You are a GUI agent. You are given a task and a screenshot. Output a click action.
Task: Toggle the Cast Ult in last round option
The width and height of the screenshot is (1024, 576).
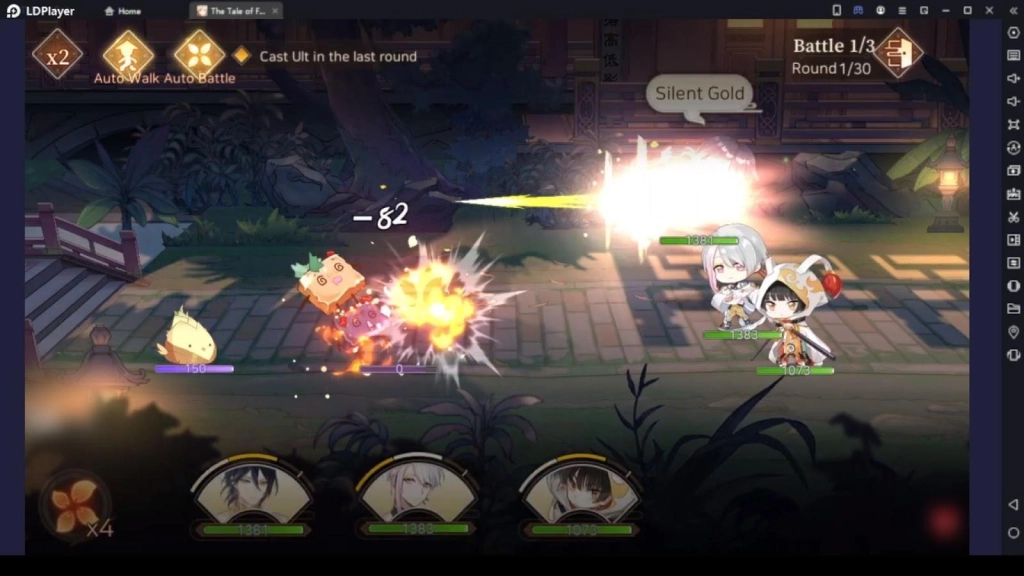coord(241,56)
